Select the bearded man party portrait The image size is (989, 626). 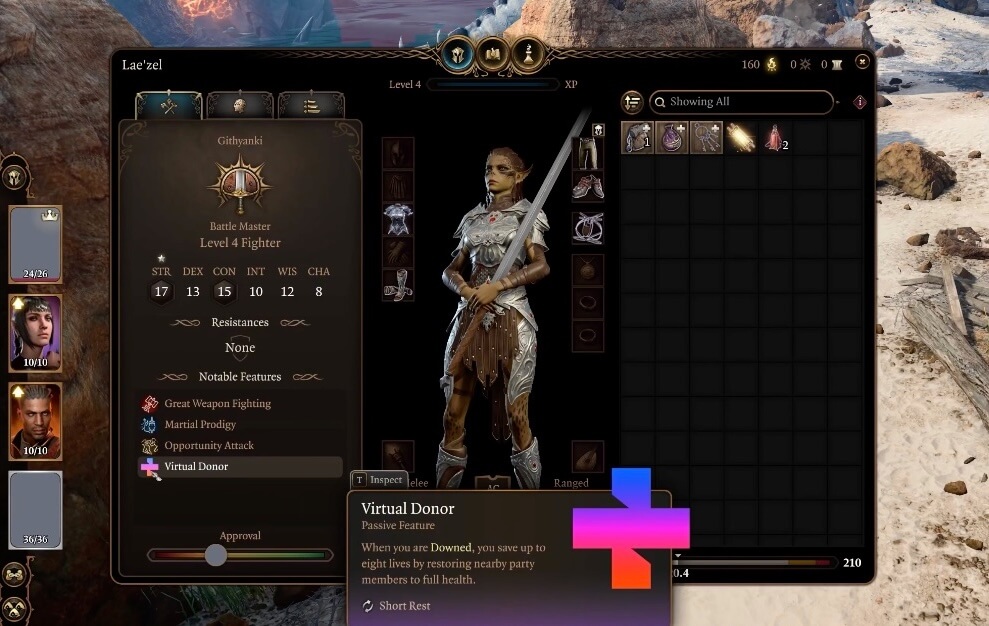[x=35, y=420]
